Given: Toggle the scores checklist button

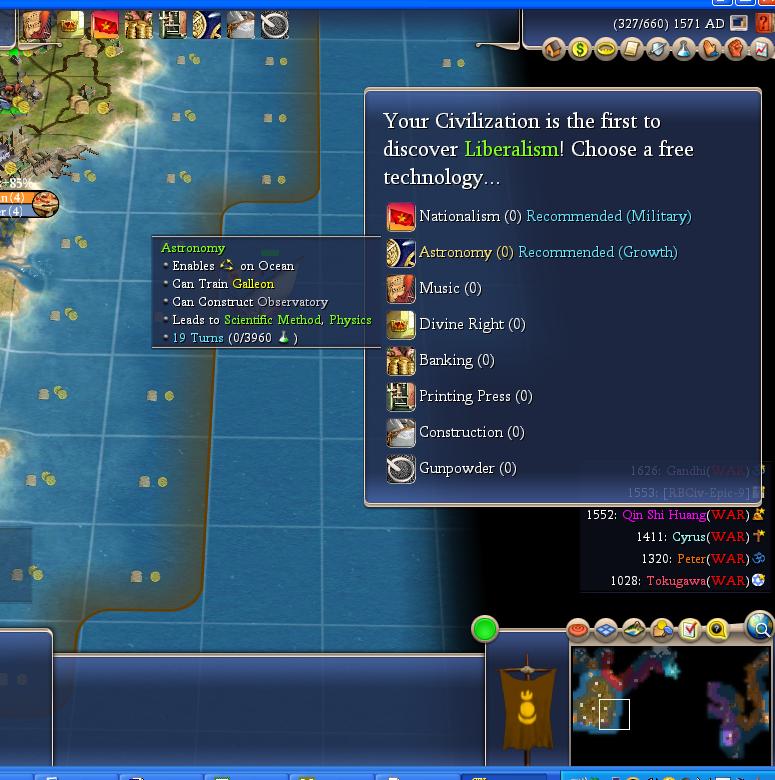Looking at the screenshot, I should tap(690, 629).
